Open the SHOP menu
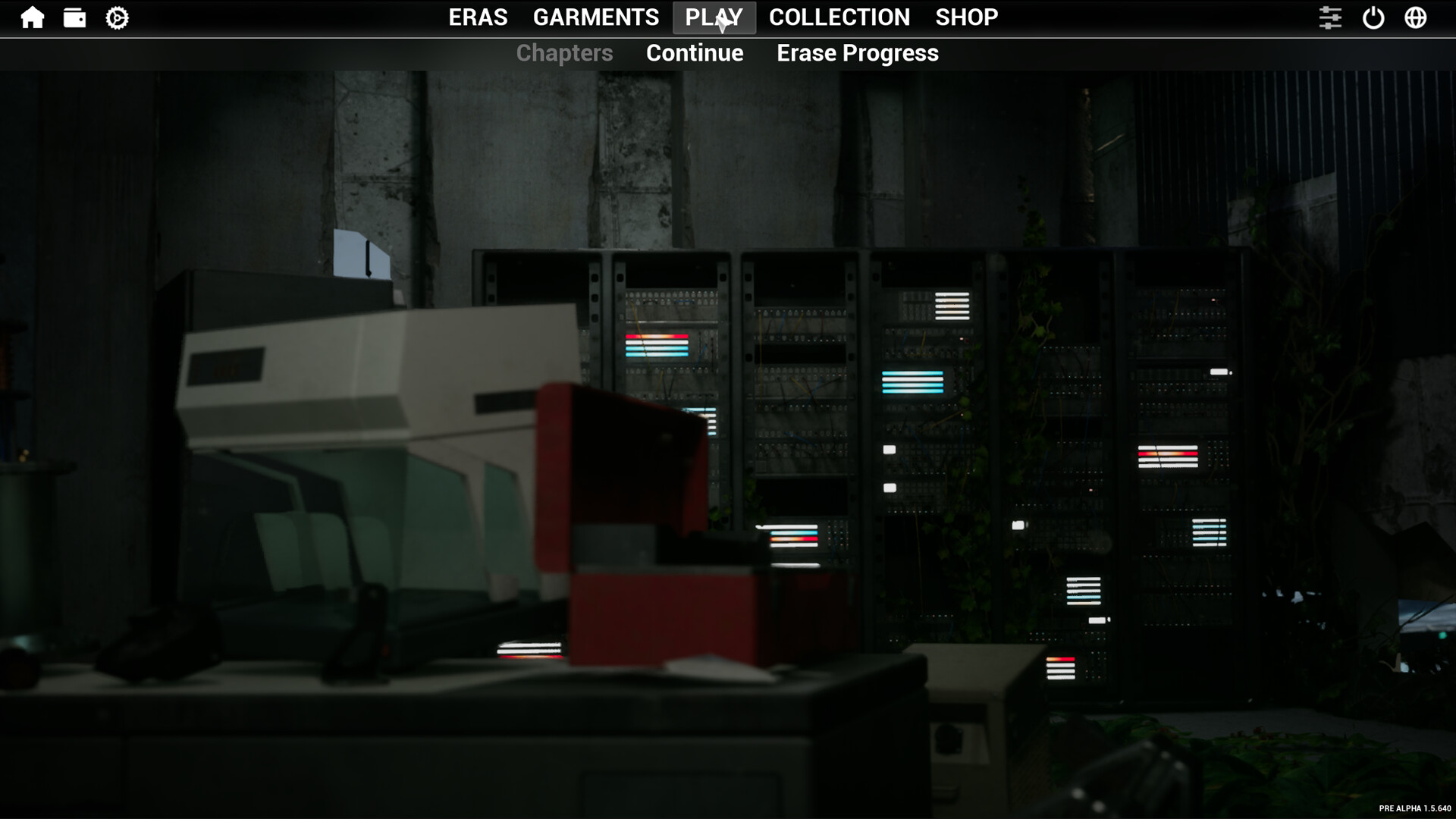 click(x=966, y=17)
